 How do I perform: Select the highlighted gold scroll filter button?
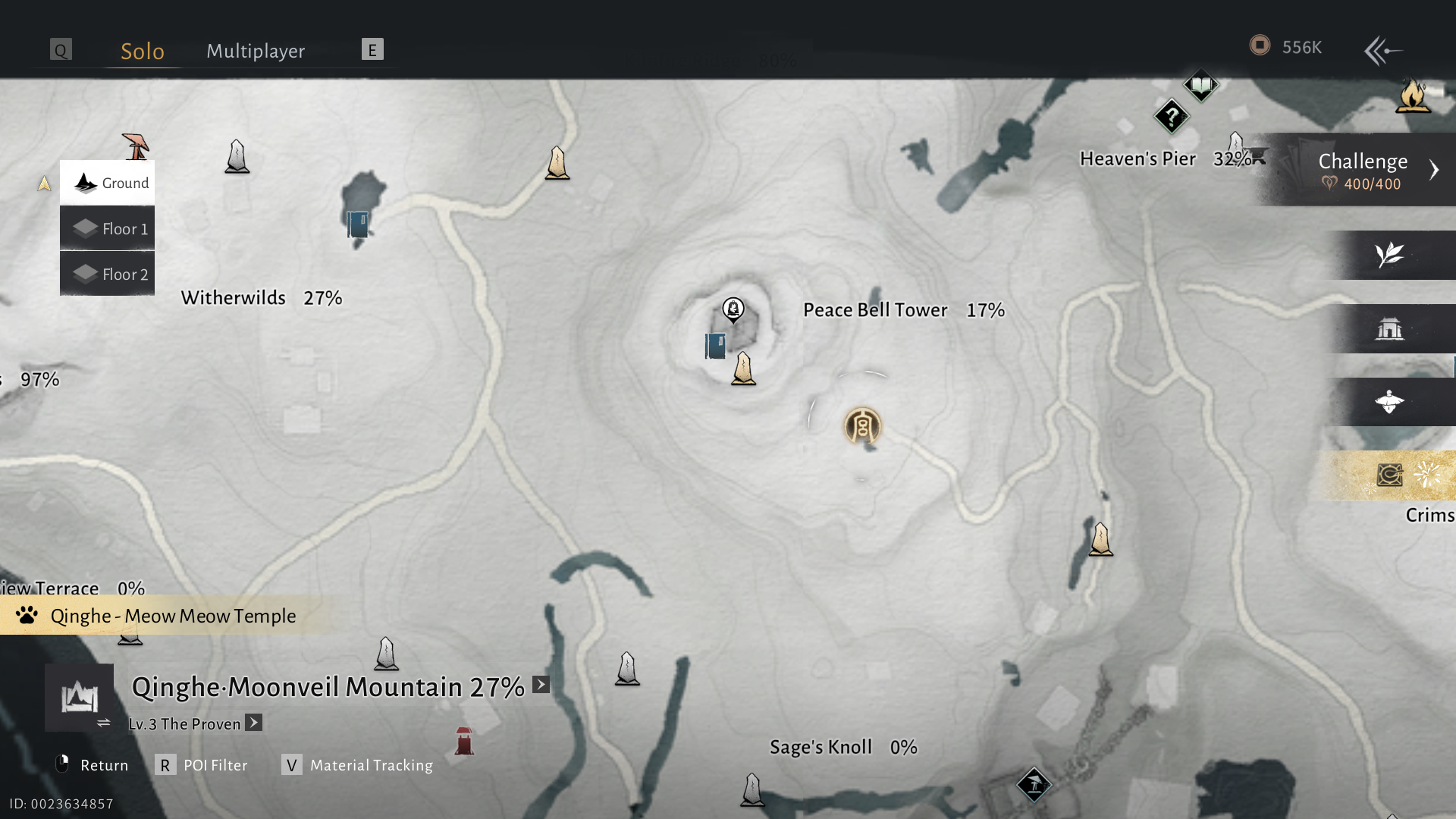(x=1389, y=475)
